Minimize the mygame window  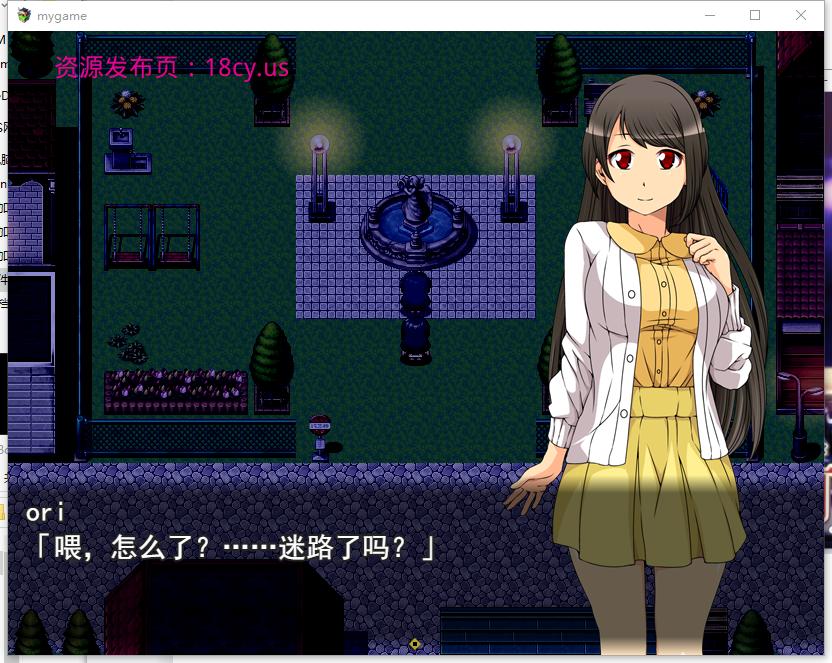[710, 15]
